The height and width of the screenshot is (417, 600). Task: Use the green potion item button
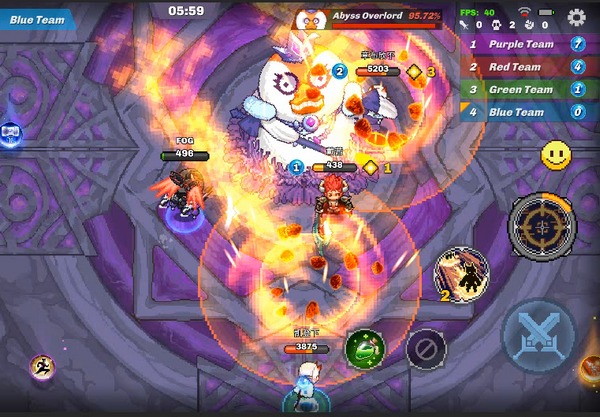365,350
